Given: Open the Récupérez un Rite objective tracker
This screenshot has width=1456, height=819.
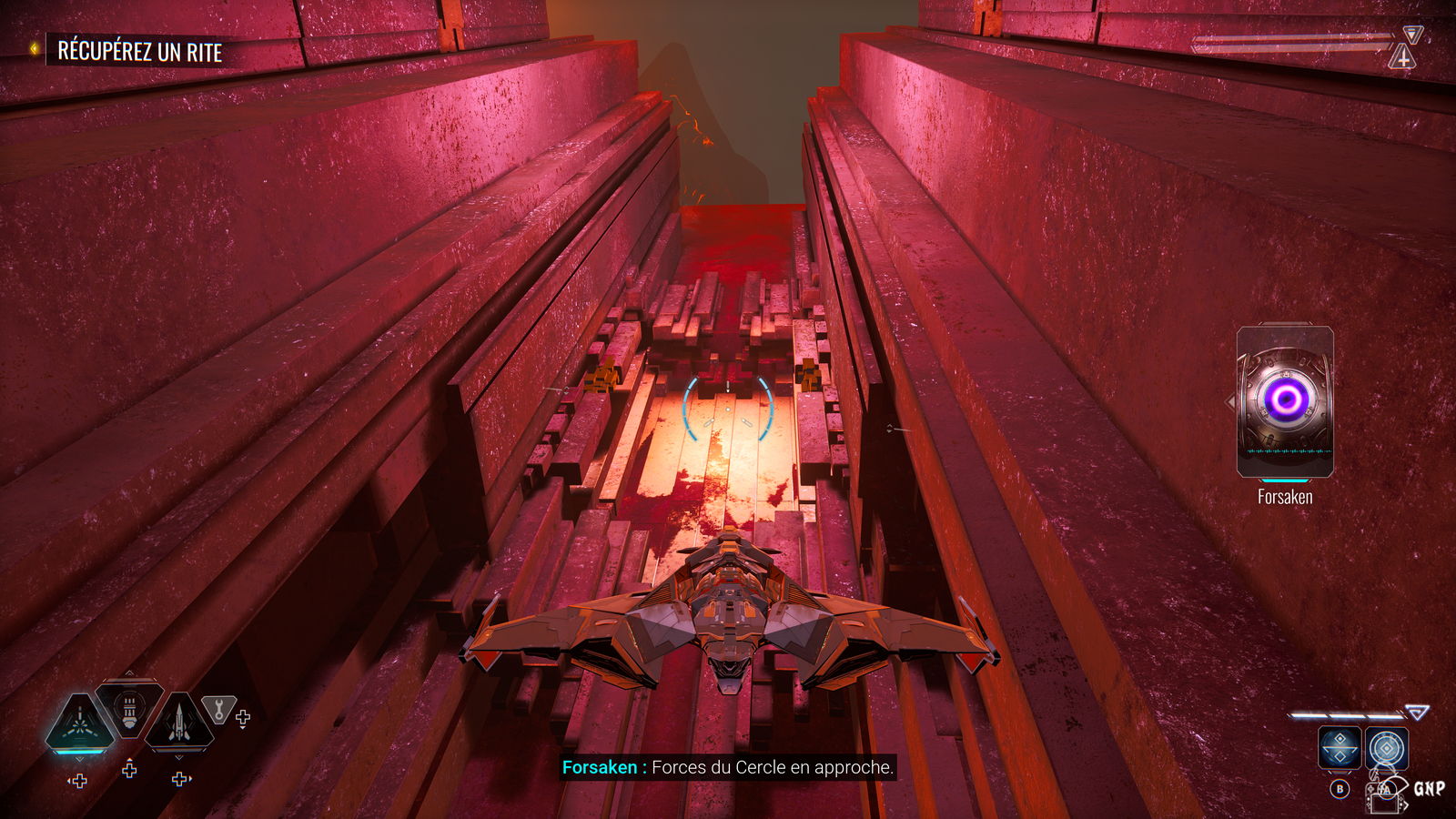Looking at the screenshot, I should click(x=139, y=52).
